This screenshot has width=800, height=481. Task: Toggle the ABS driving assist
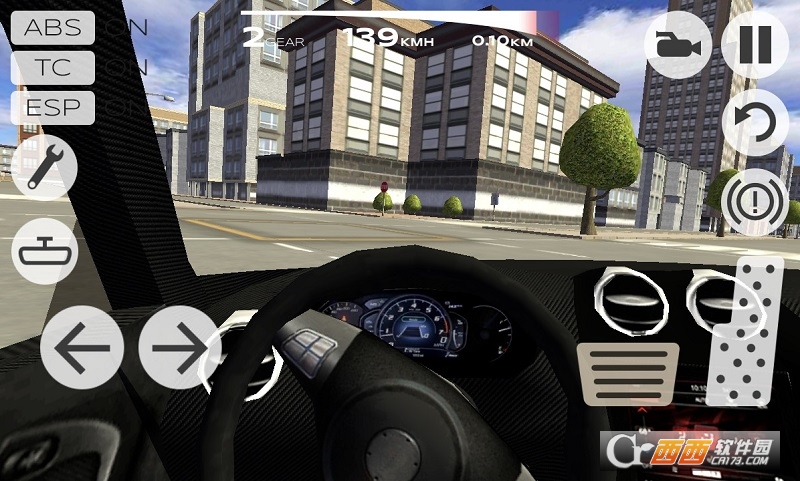(53, 27)
